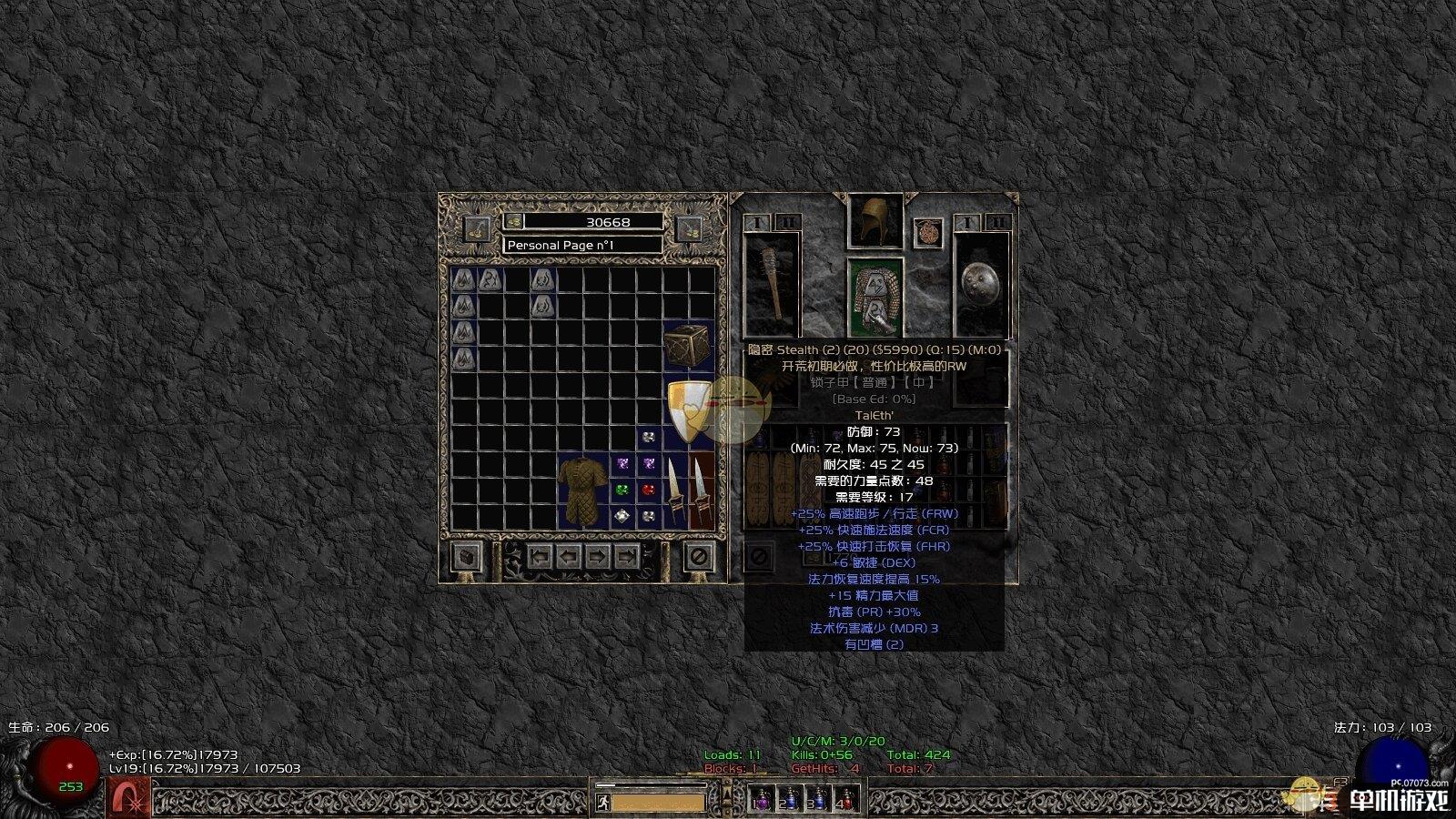Go to the next stash page
Viewport: 1456px width, 819px height.
pos(598,556)
